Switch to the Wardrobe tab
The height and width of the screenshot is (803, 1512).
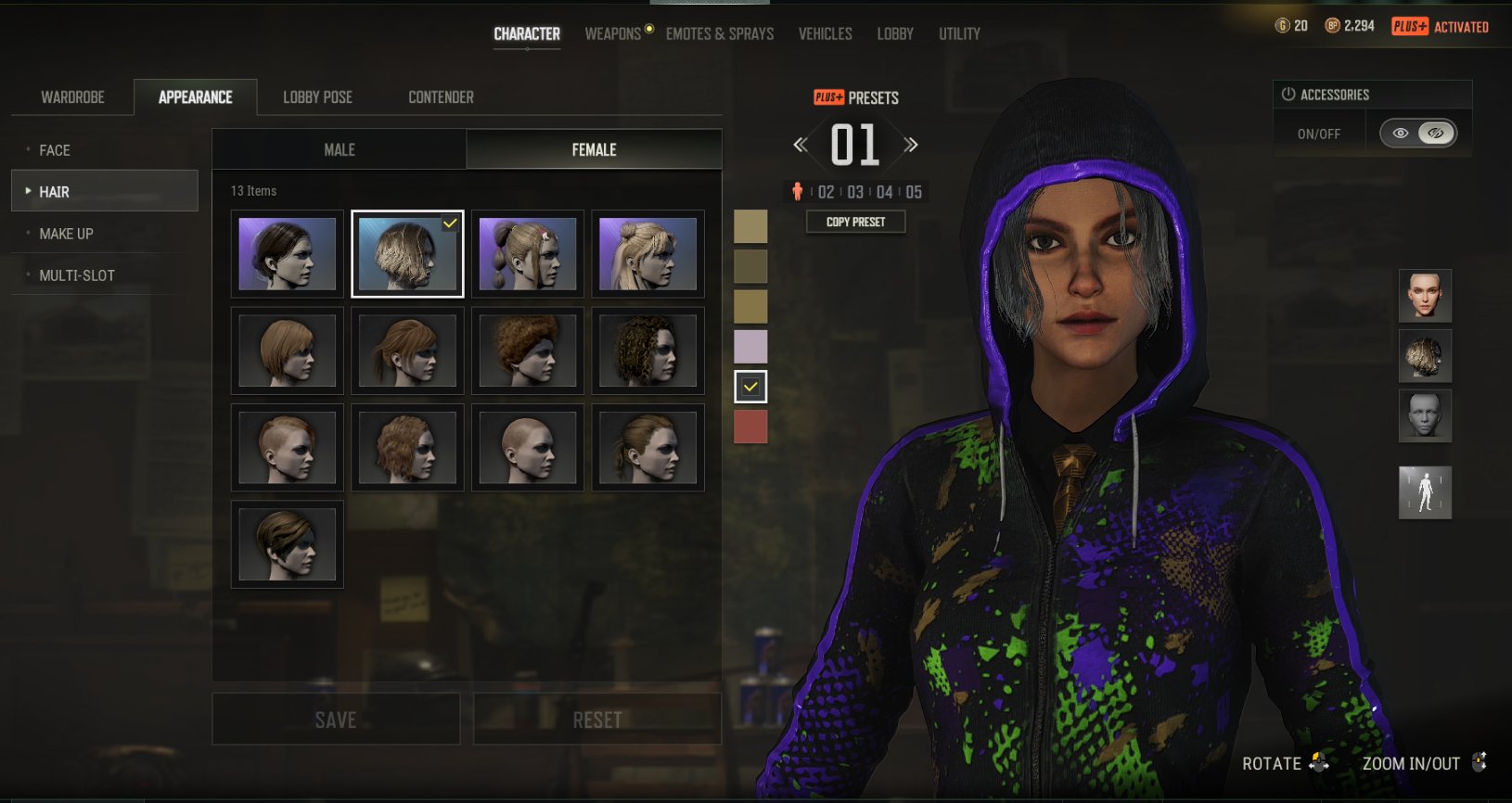coord(72,97)
